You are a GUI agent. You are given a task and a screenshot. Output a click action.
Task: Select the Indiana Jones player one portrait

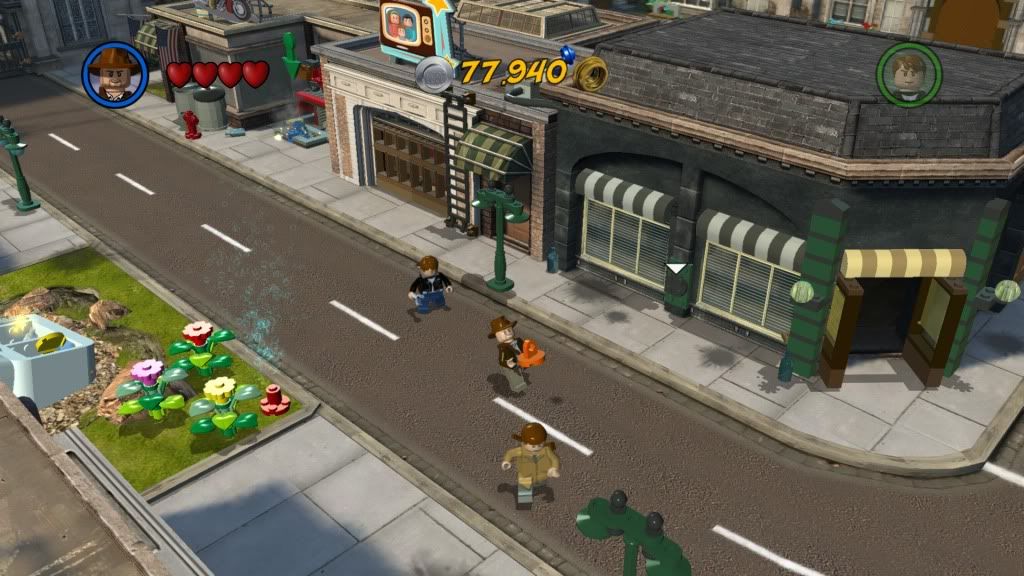[114, 73]
